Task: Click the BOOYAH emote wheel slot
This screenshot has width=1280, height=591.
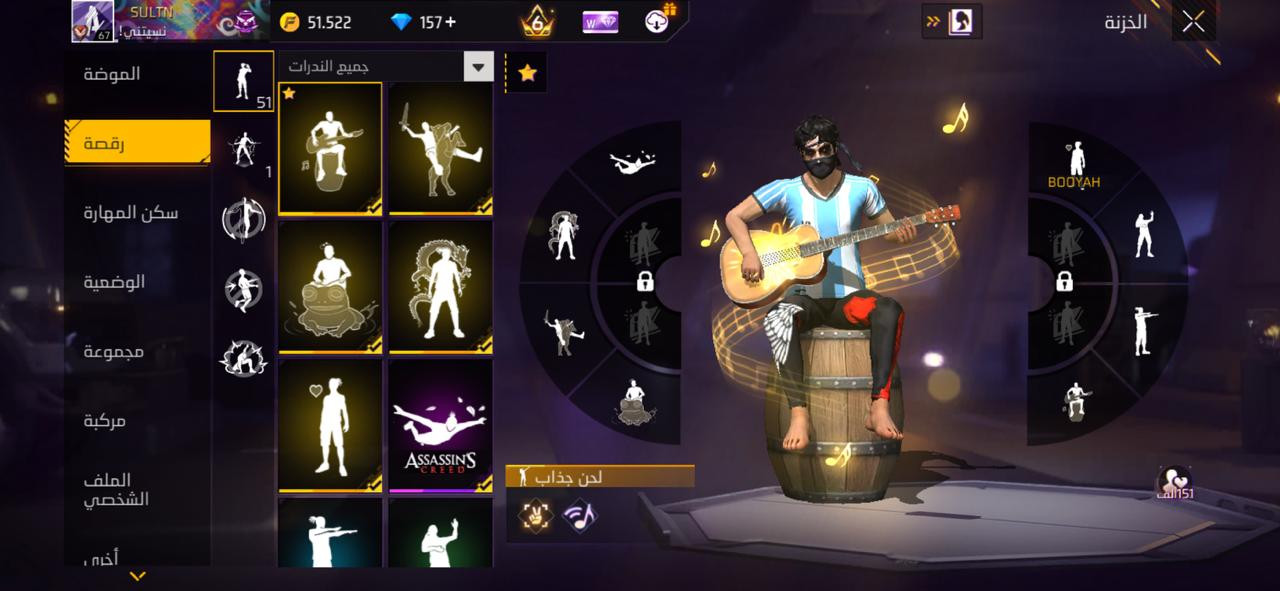Action: [1074, 166]
